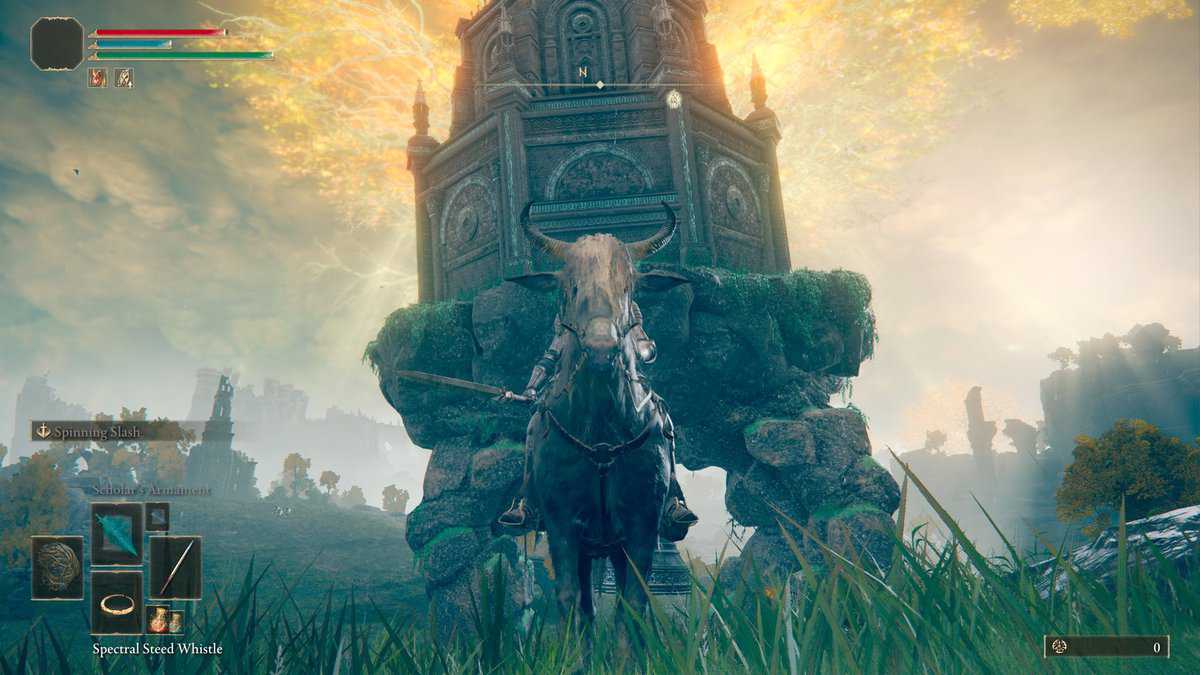1200x675 pixels.
Task: Check the buff icon with the white arrow
Action: [x=124, y=77]
